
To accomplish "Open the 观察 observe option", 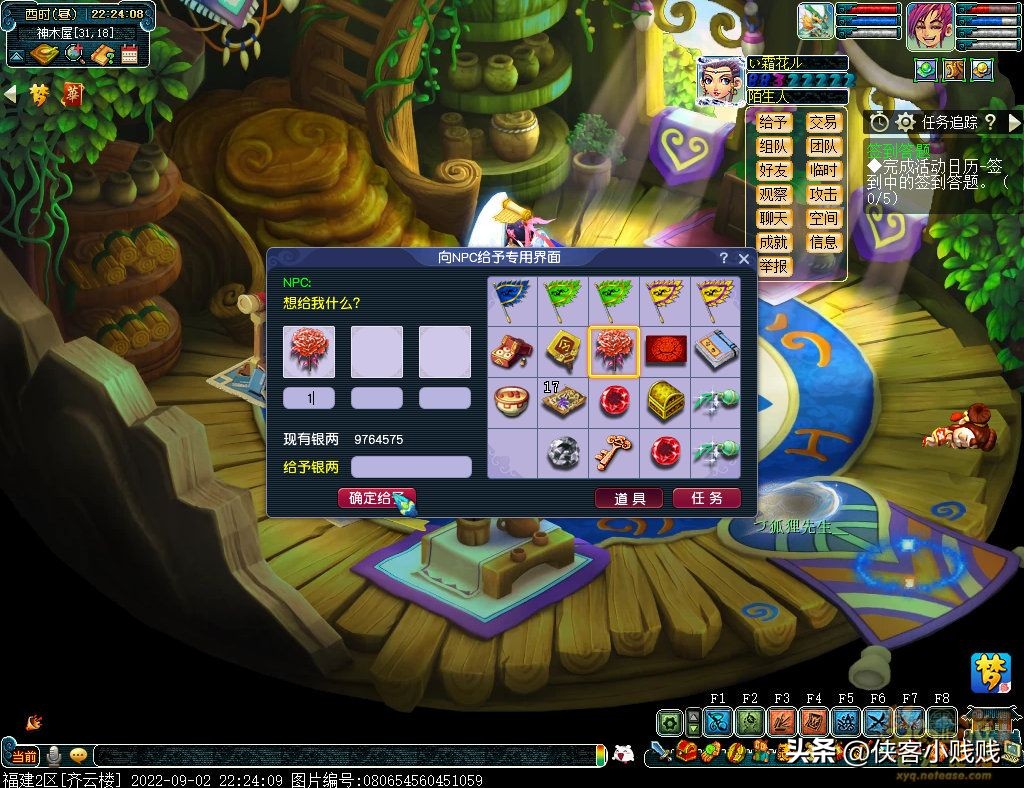I will (x=773, y=194).
